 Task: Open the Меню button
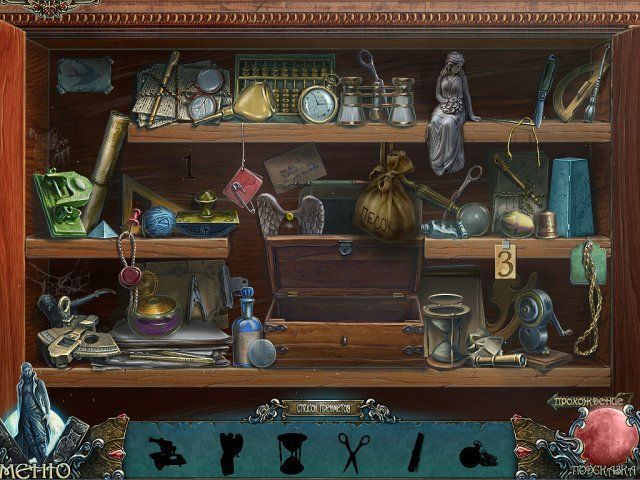35,466
